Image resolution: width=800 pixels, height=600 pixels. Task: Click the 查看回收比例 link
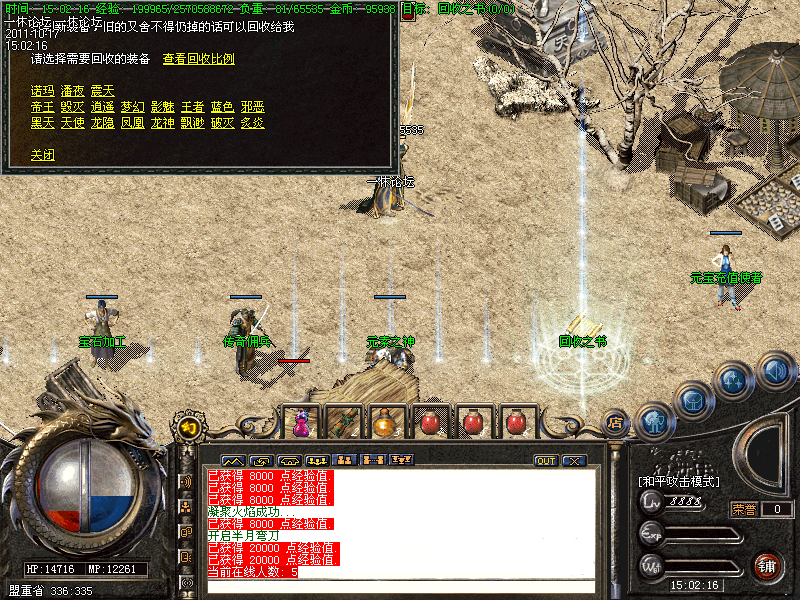click(x=198, y=59)
